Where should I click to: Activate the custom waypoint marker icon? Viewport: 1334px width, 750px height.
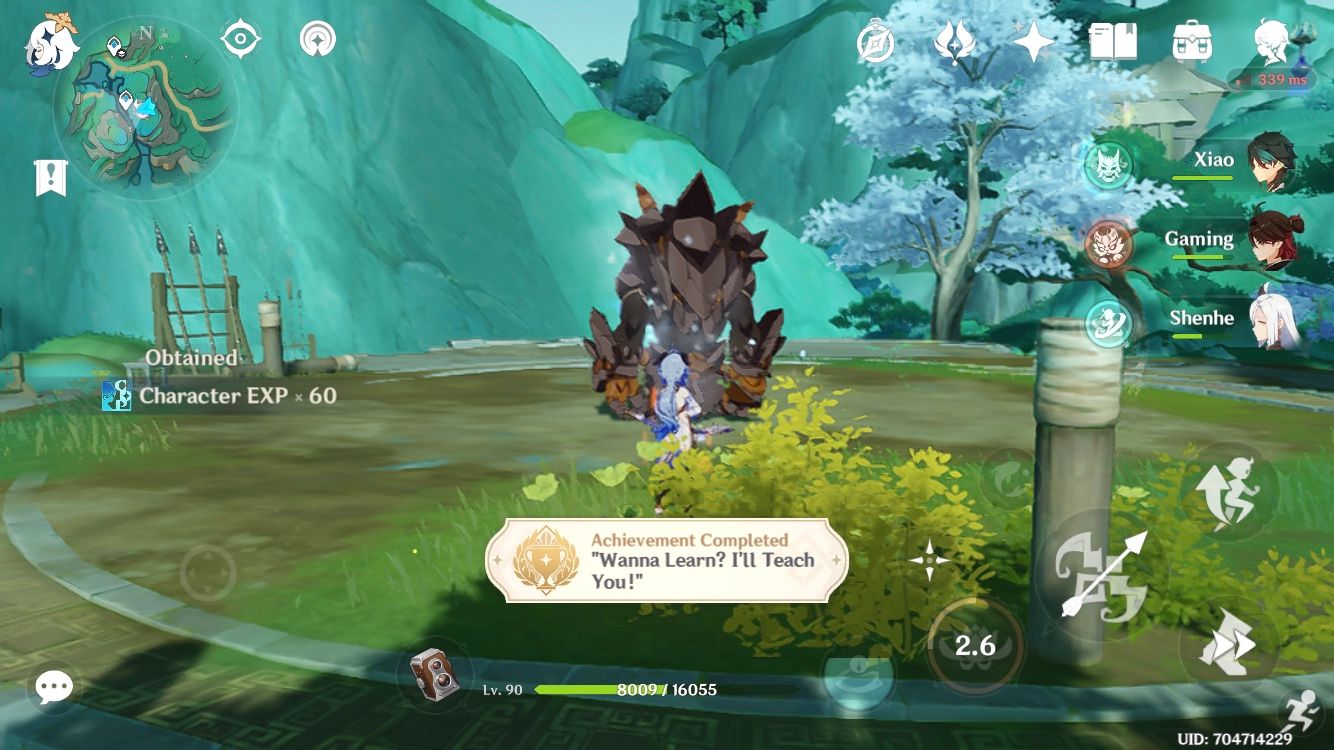pyautogui.click(x=317, y=38)
